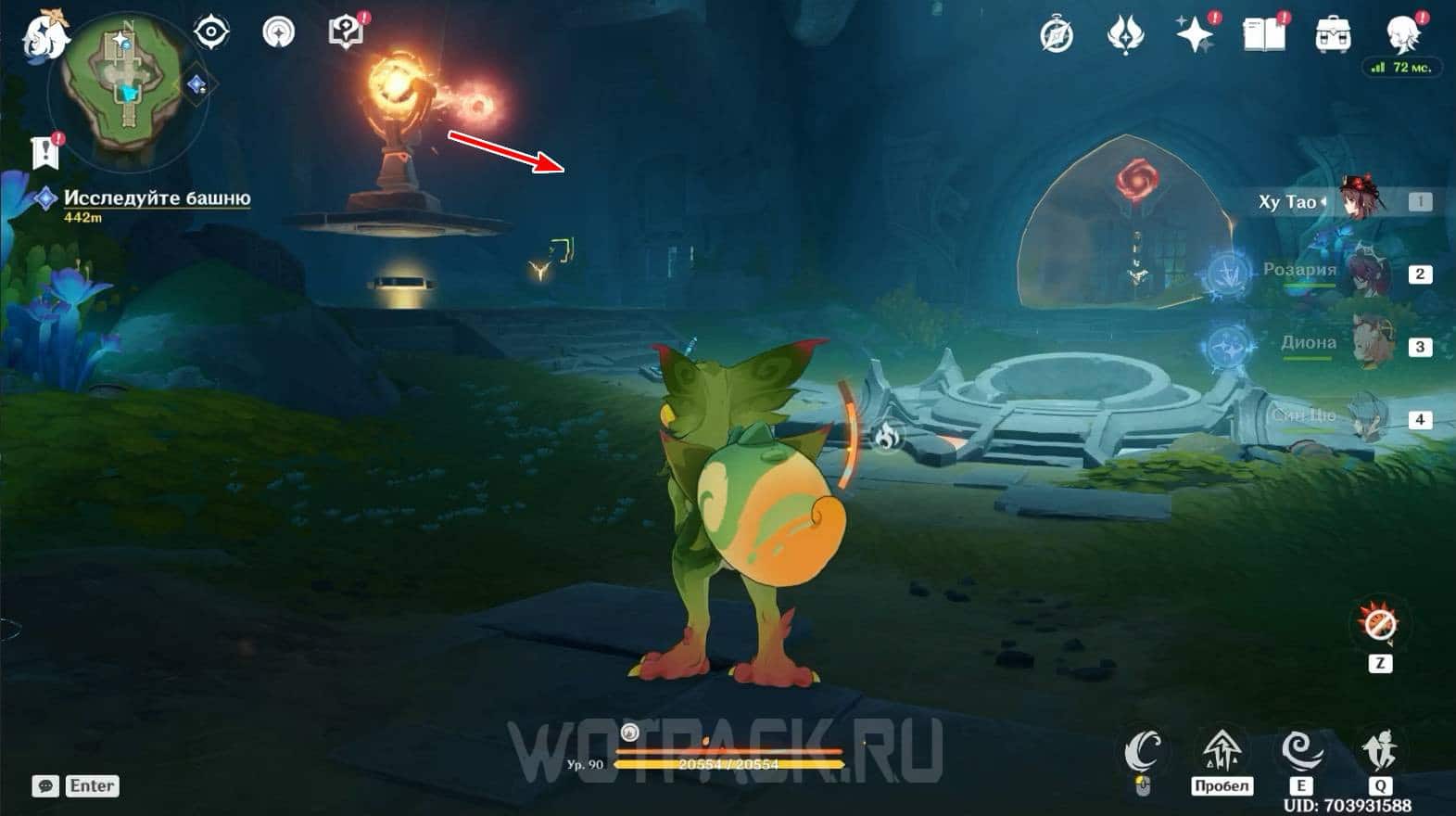The width and height of the screenshot is (1456, 816).
Task: Open the chat speech-bubble icon
Action: point(45,786)
